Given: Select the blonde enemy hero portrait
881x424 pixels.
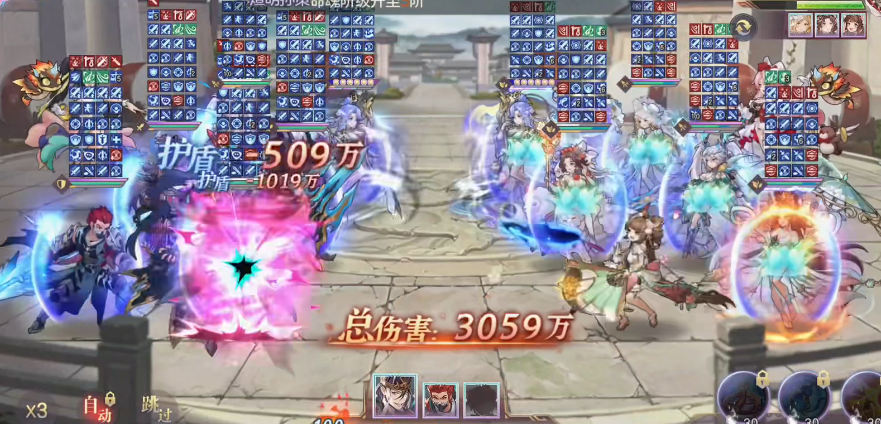Looking at the screenshot, I should coord(800,25).
